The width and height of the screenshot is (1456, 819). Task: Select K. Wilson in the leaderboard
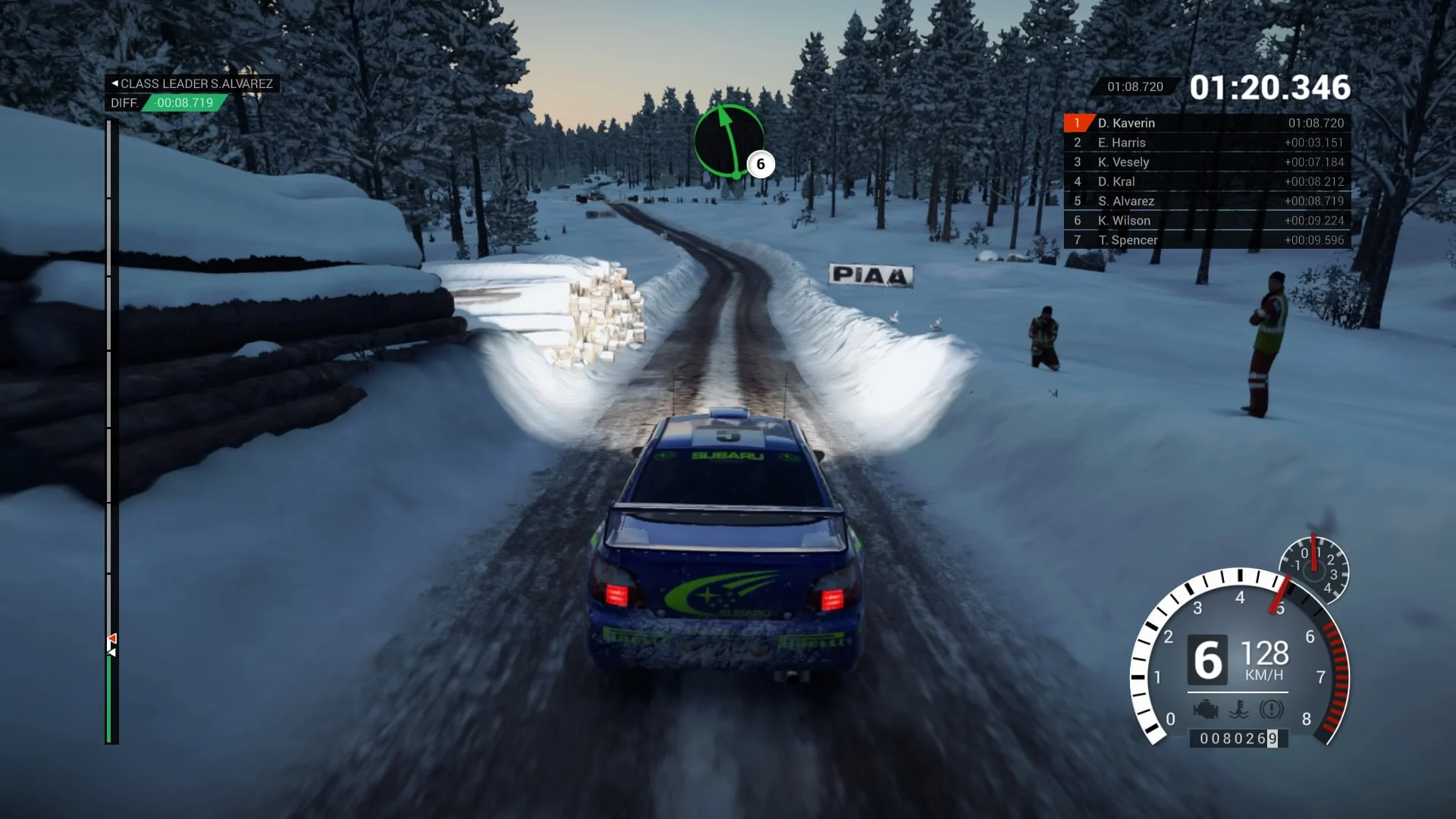1207,221
